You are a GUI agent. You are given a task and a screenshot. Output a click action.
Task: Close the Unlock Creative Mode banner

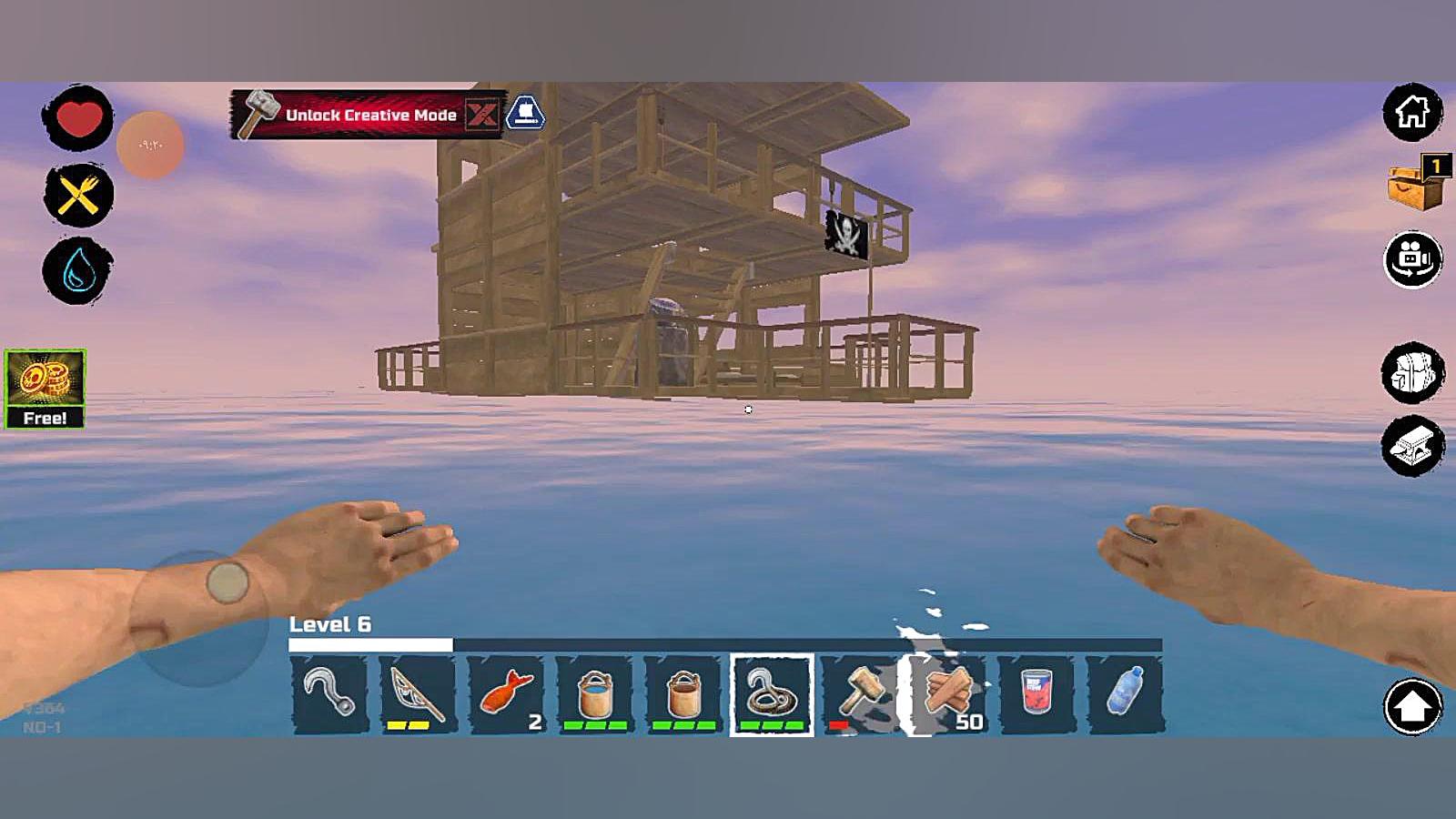point(481,115)
